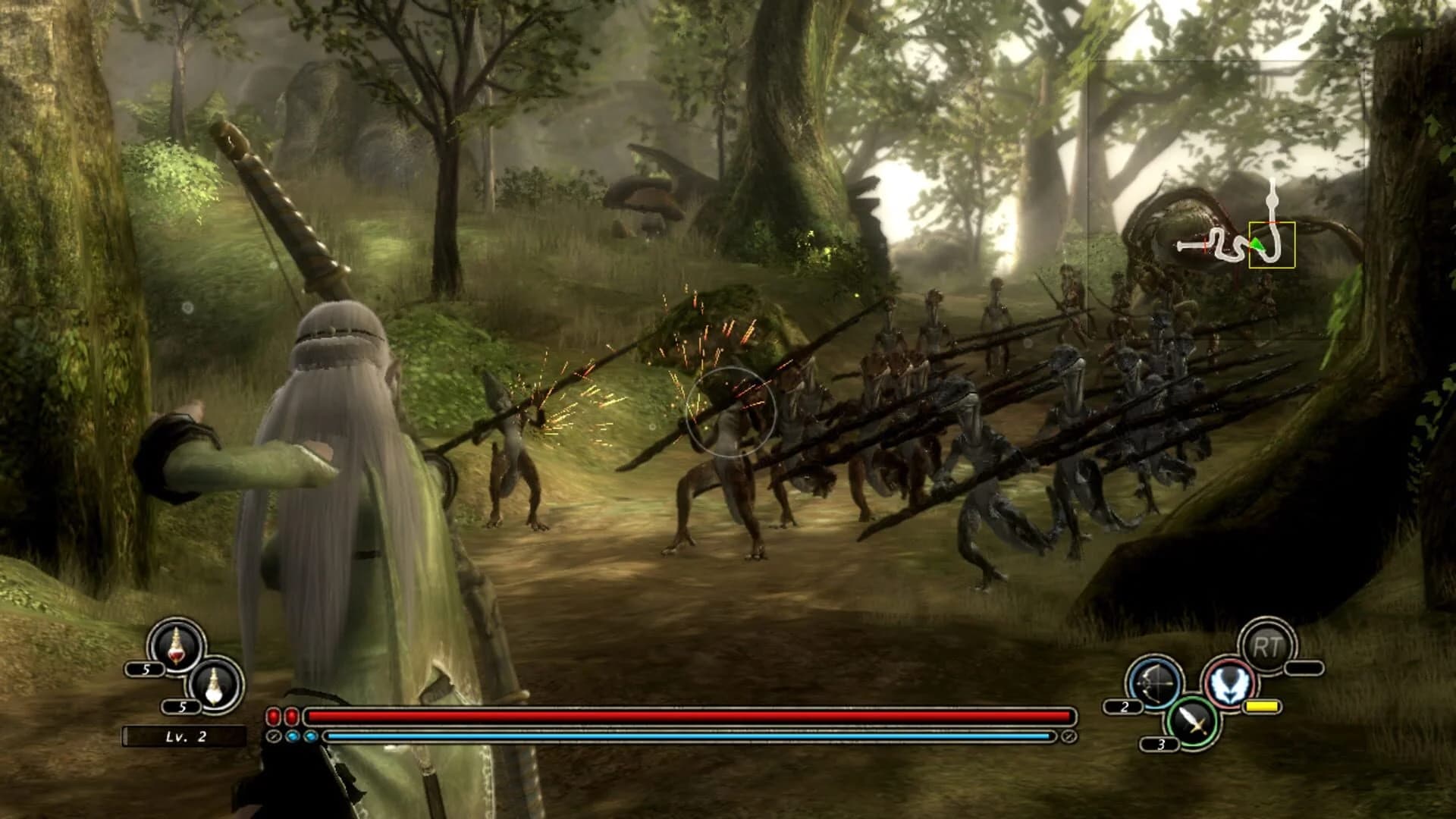Expand the counter badge showing 3 under the sword

[x=1161, y=743]
